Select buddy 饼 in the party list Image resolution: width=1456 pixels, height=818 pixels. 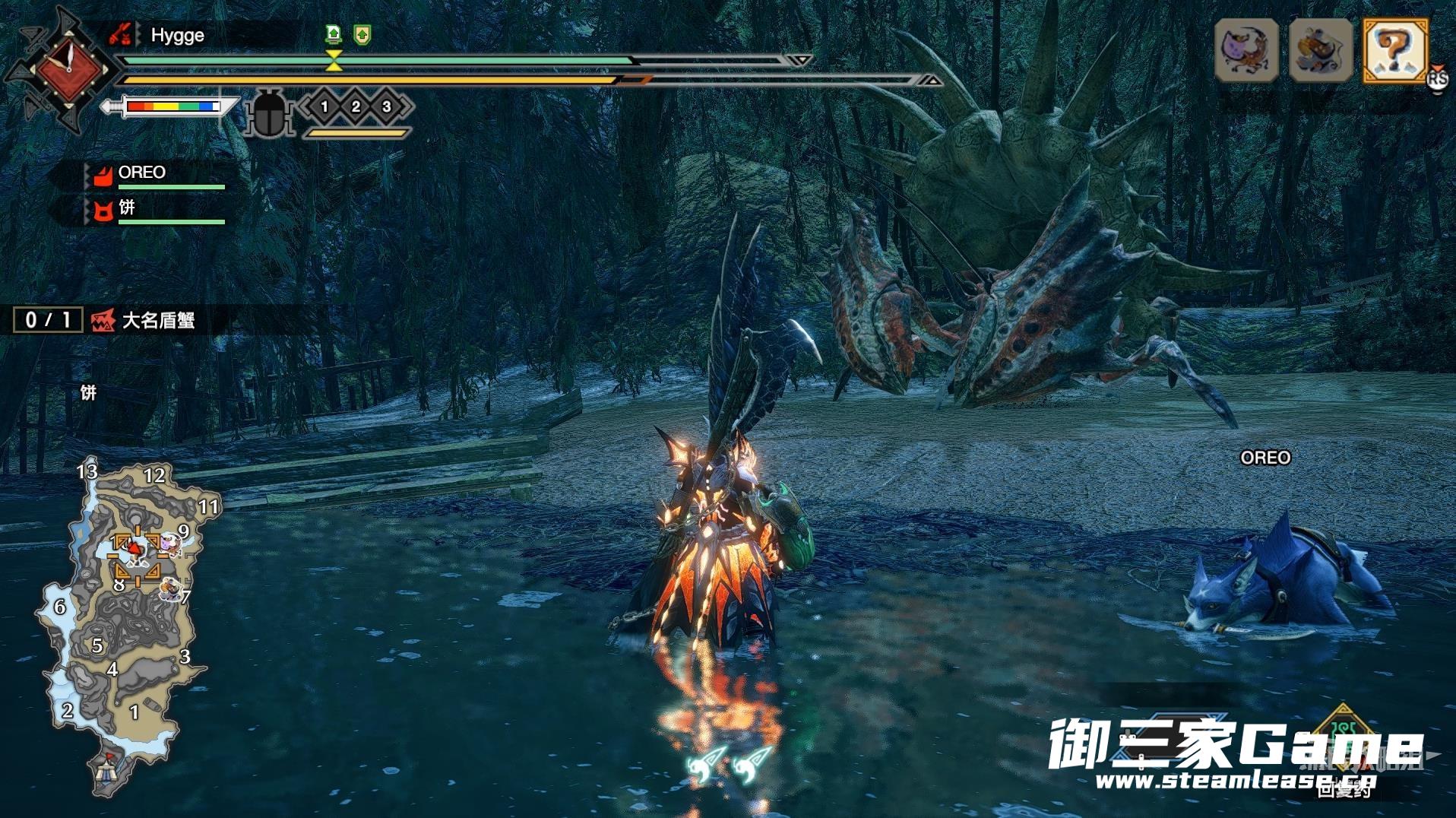coord(126,208)
